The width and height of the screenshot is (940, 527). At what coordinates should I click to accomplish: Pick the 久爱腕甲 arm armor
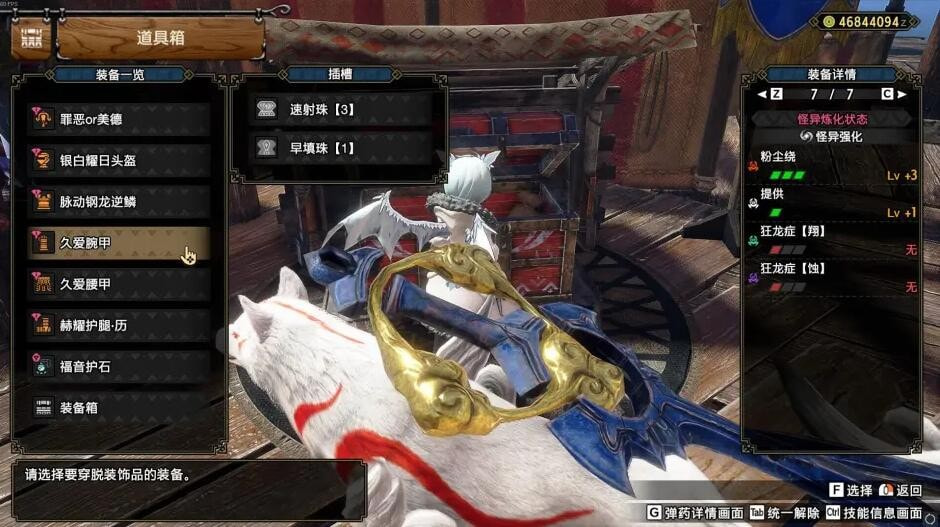(120, 242)
